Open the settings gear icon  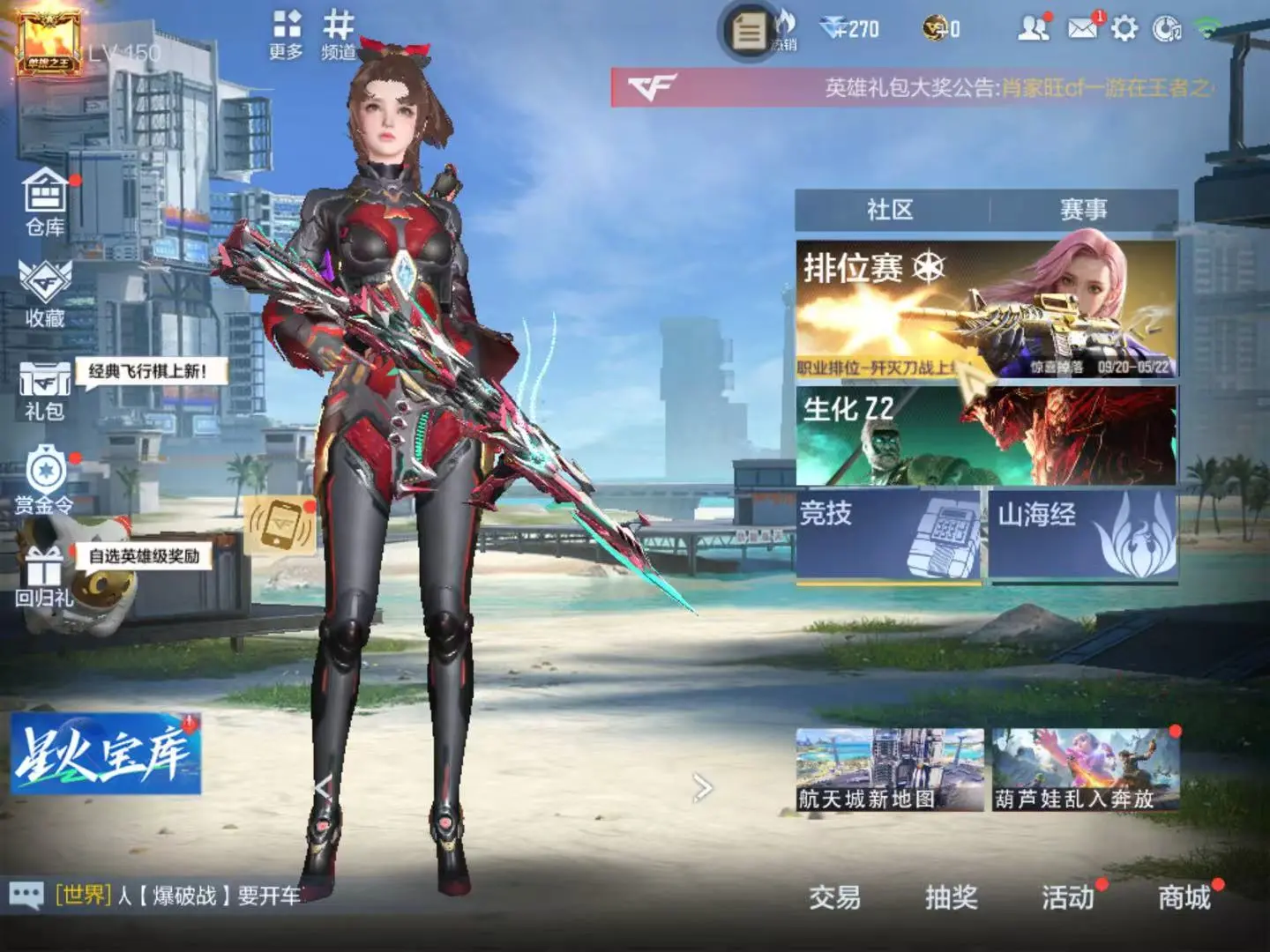tap(1124, 29)
